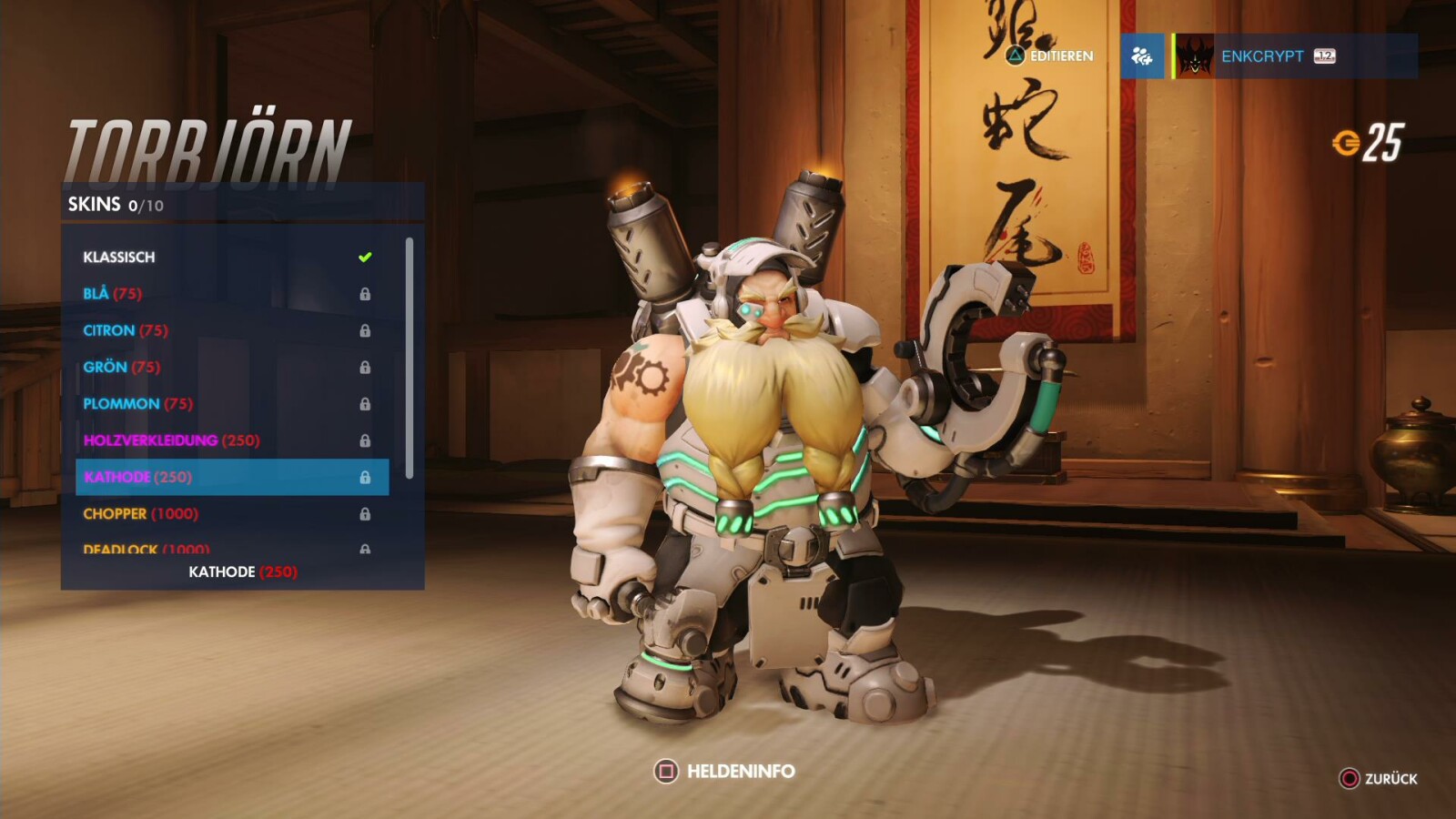Click the lock toggle on GRÖN skin
Viewport: 1456px width, 819px height.
(366, 367)
